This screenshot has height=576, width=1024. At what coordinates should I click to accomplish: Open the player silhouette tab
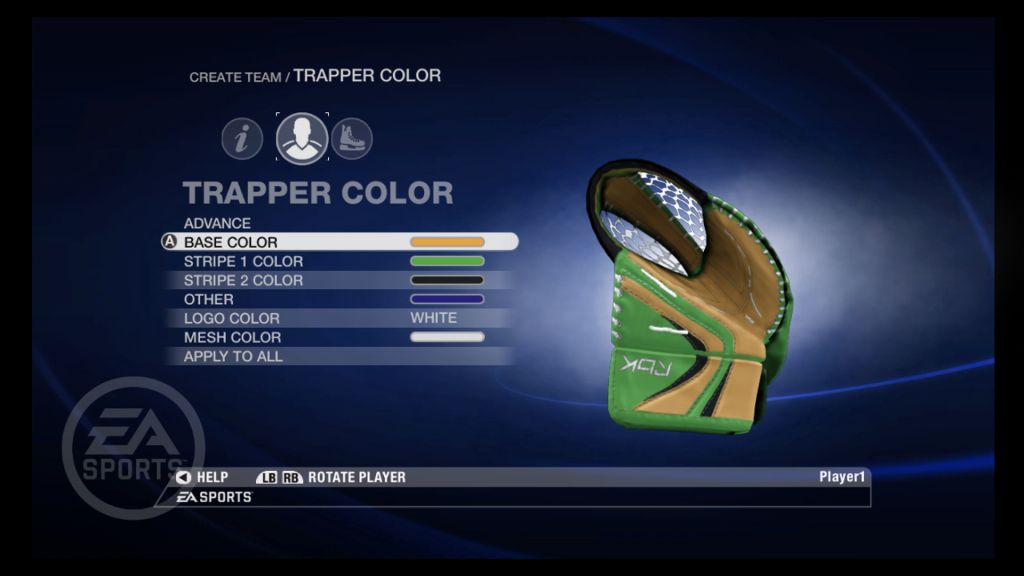tap(302, 139)
